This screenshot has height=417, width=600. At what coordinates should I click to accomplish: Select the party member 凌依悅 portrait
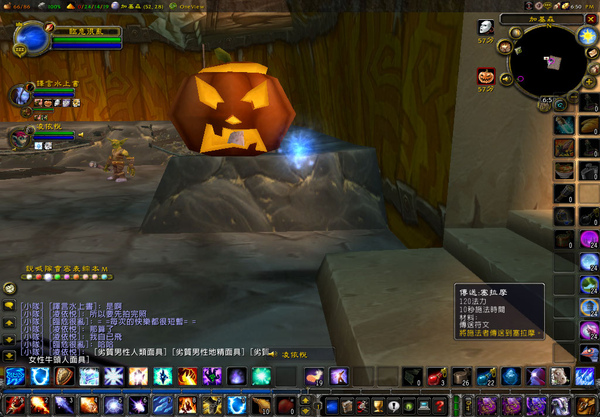20,137
